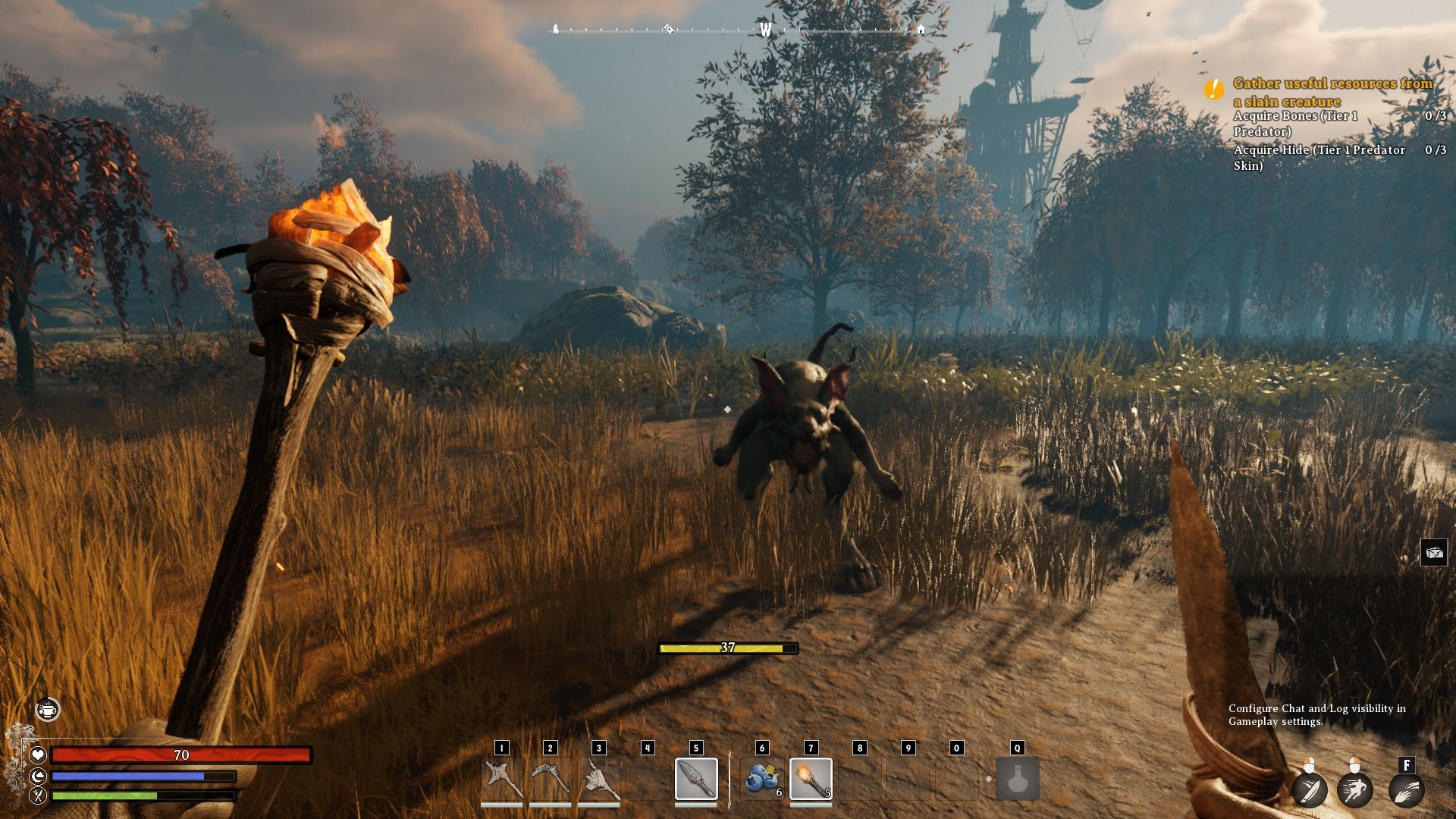1456x819 pixels.
Task: Activate the sprinting figure dash ability
Action: click(1355, 789)
